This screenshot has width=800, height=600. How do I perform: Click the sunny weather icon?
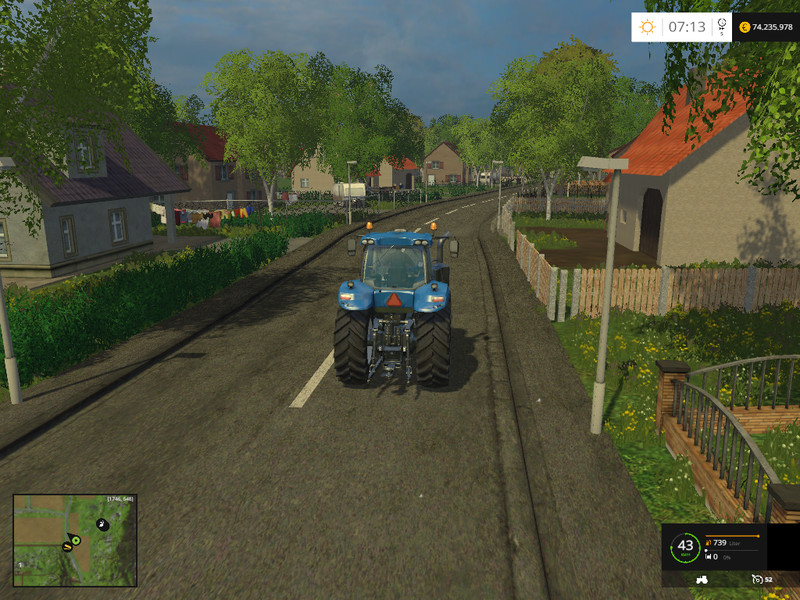[648, 27]
